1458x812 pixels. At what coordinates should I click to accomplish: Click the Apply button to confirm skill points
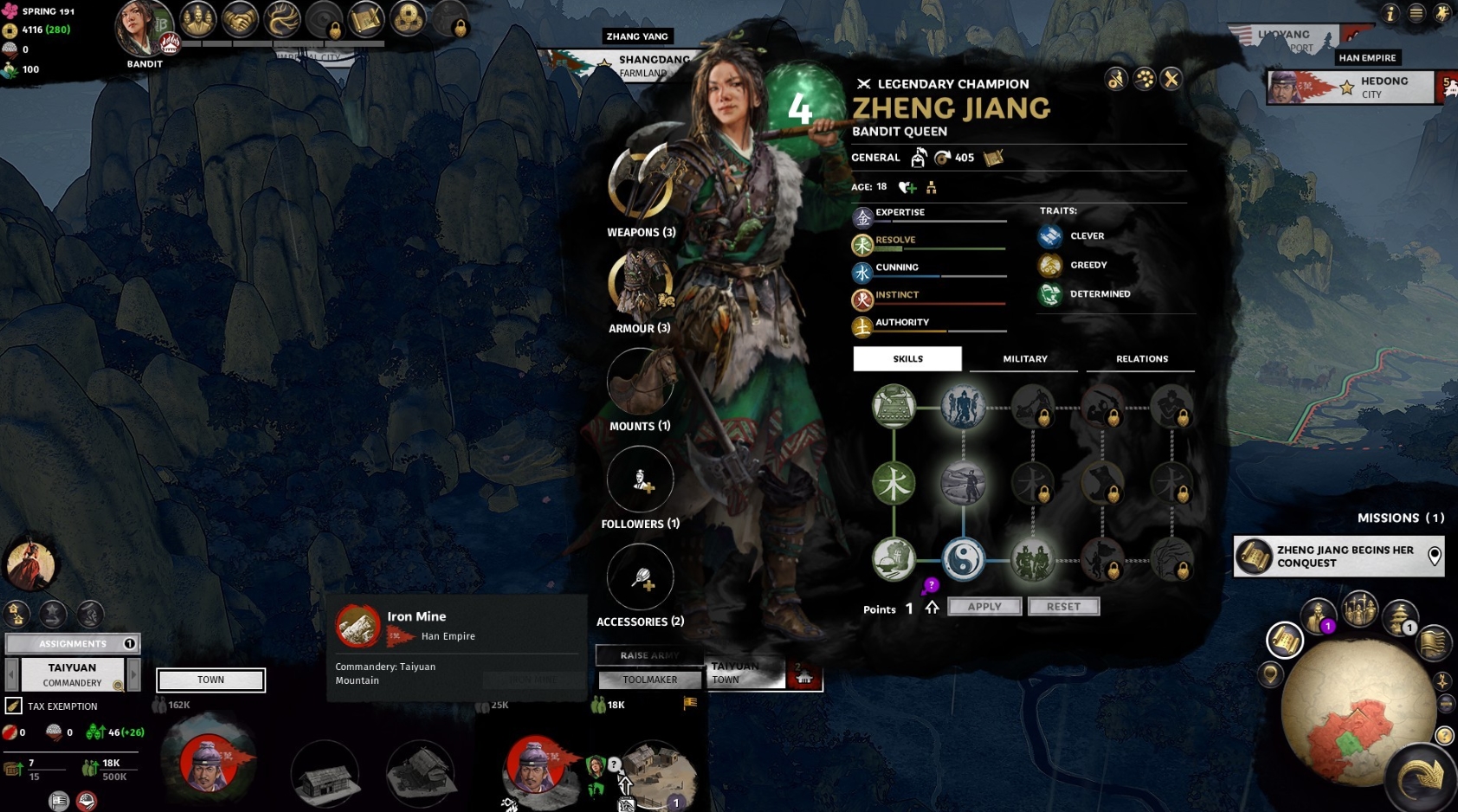click(984, 606)
